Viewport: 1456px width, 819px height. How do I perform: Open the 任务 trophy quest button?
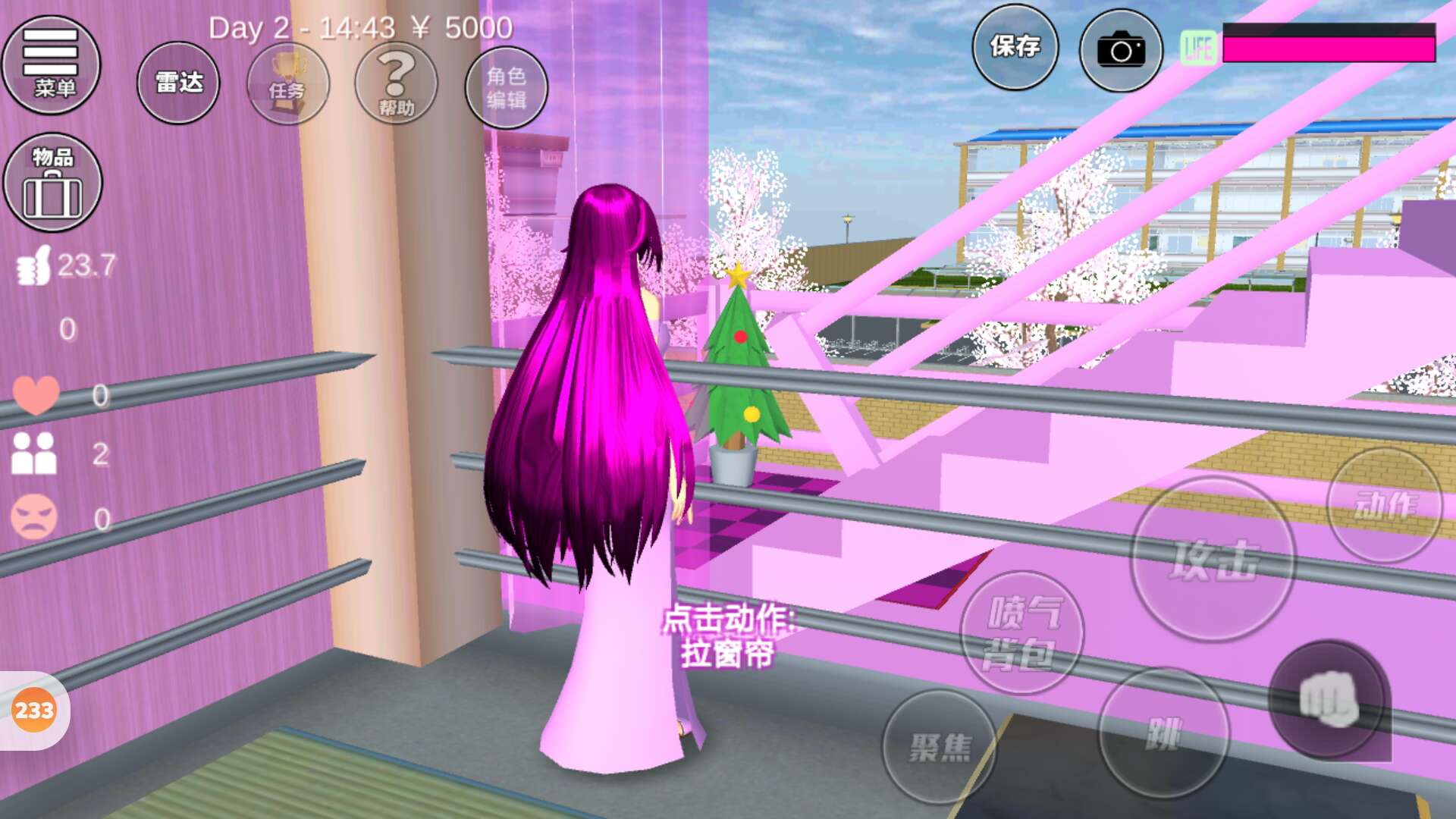click(x=287, y=83)
